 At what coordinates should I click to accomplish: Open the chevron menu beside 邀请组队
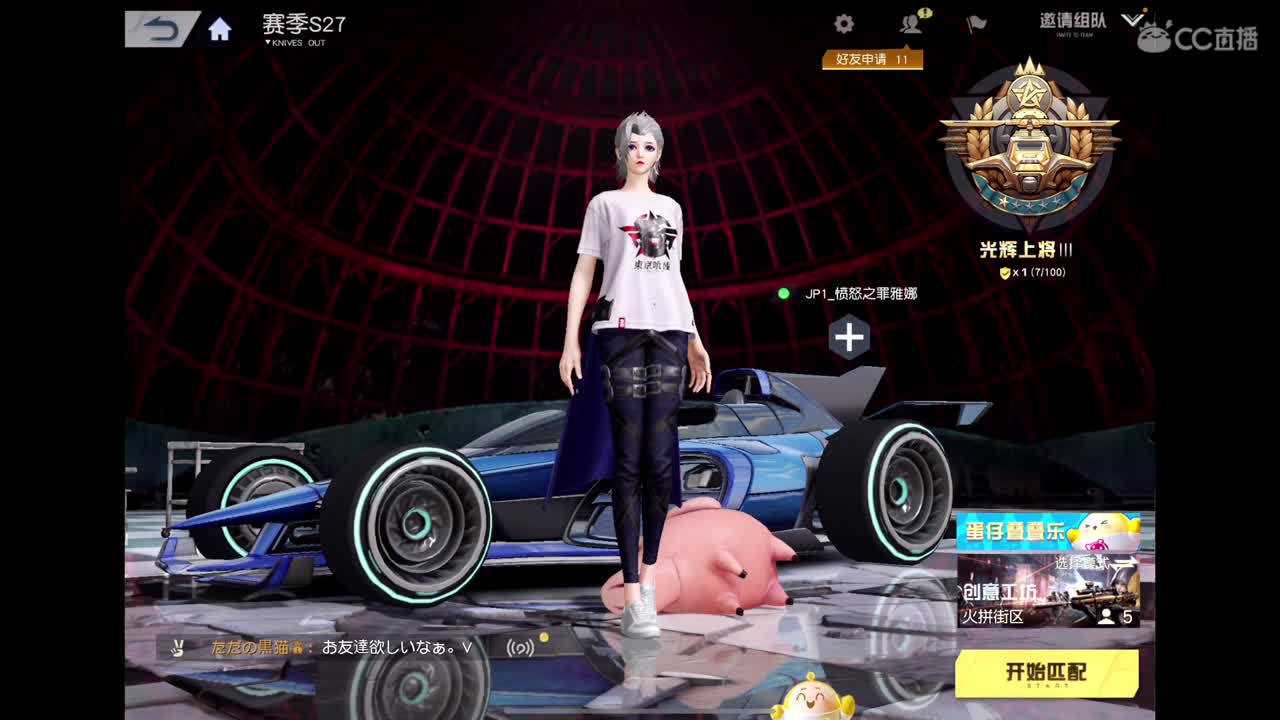1134,20
